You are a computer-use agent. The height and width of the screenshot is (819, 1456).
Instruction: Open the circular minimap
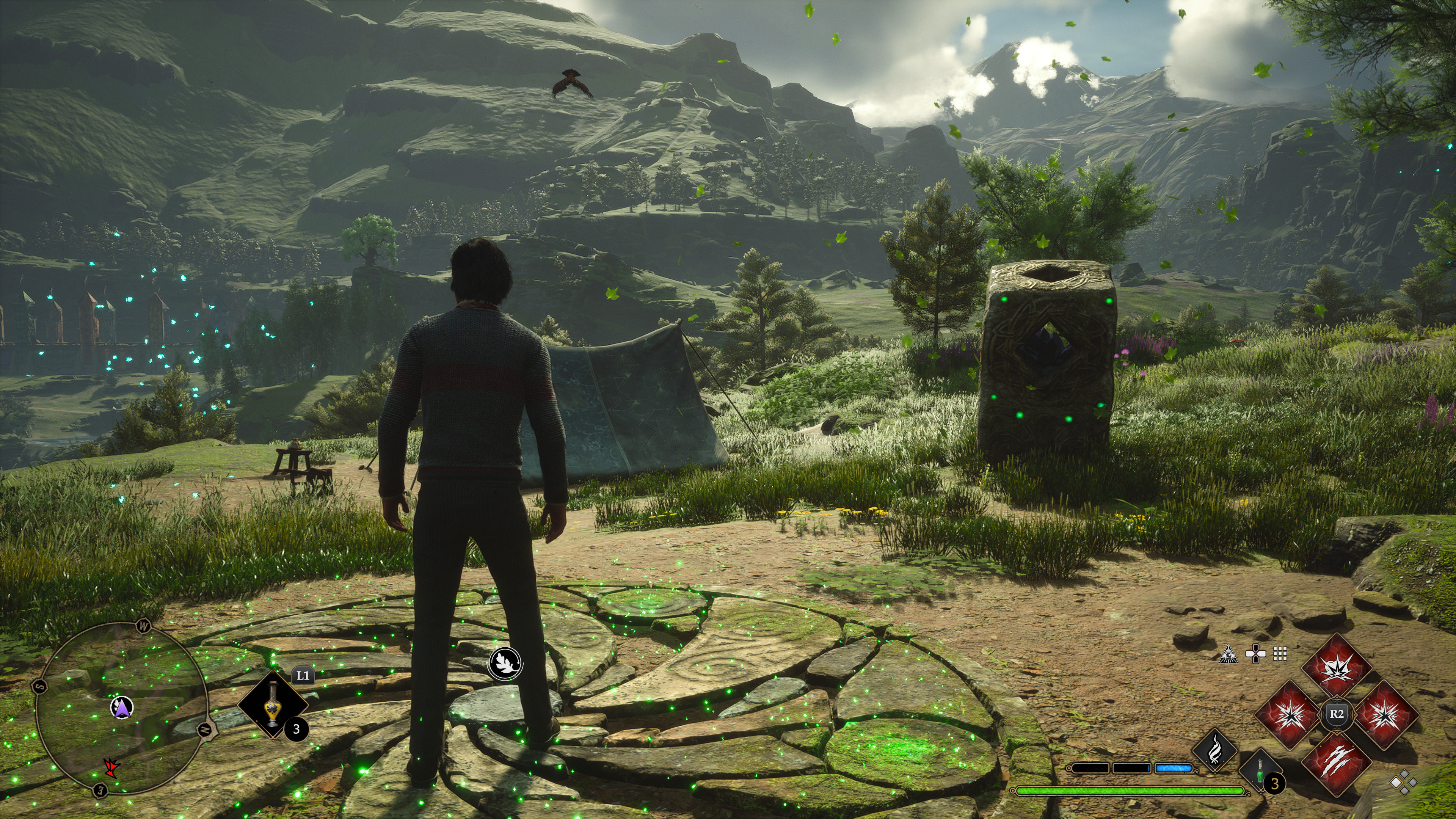click(121, 709)
